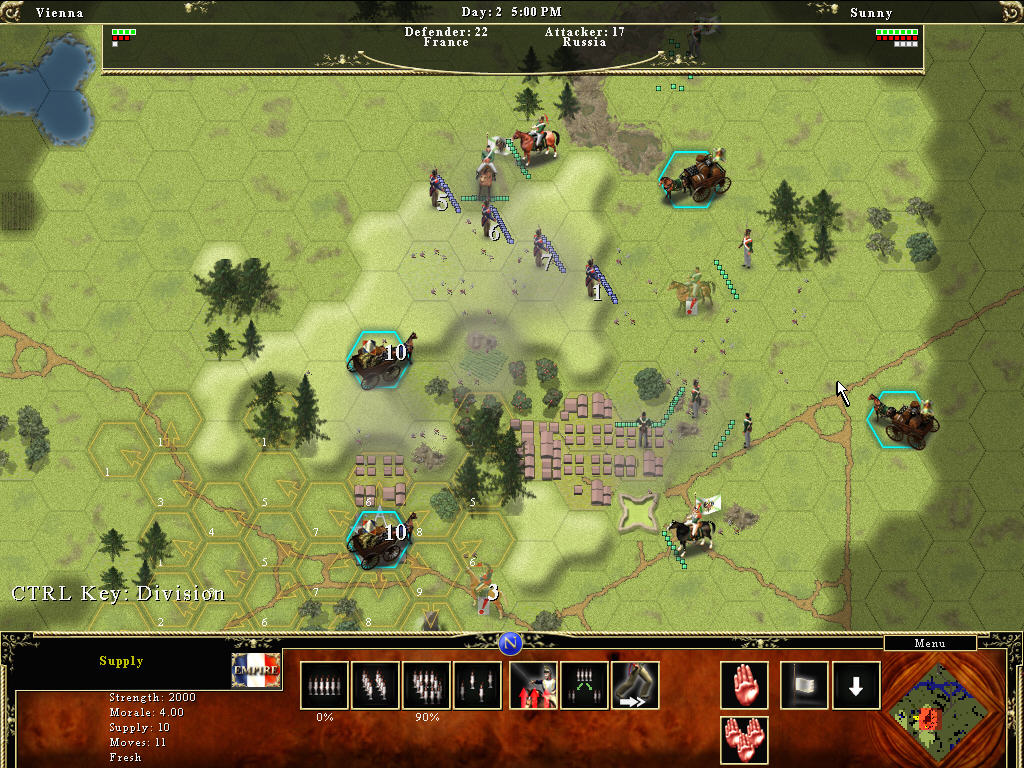Click the single red hand halt icon

744,685
